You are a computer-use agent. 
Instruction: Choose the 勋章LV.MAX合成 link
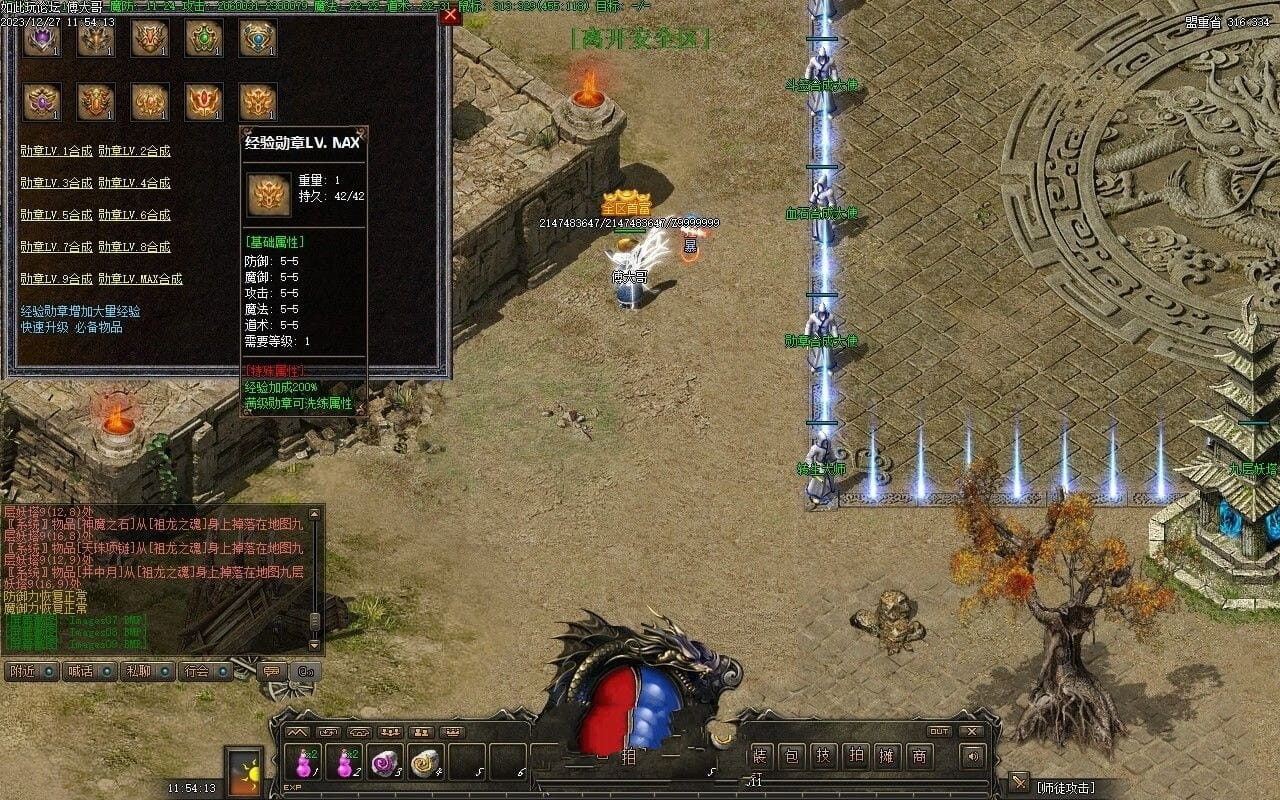(x=140, y=279)
